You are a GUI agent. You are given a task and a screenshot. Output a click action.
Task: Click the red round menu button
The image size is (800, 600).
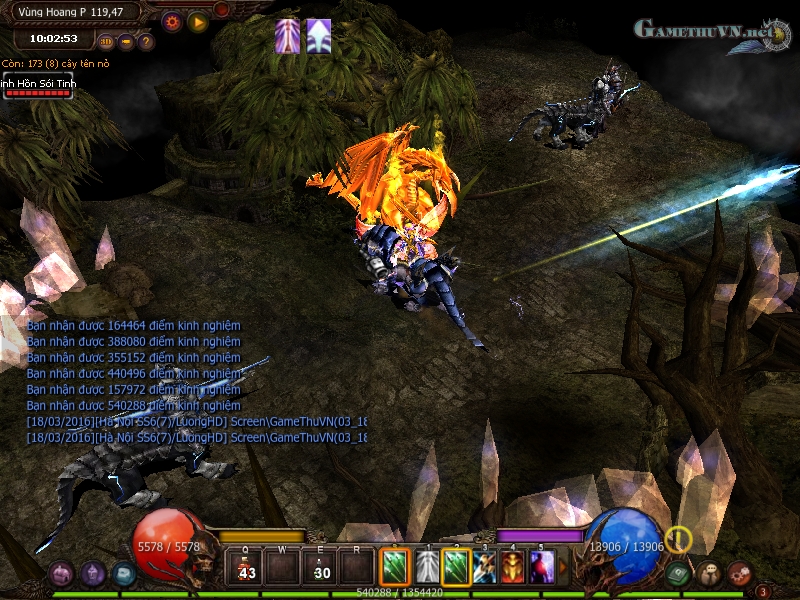coord(740,574)
